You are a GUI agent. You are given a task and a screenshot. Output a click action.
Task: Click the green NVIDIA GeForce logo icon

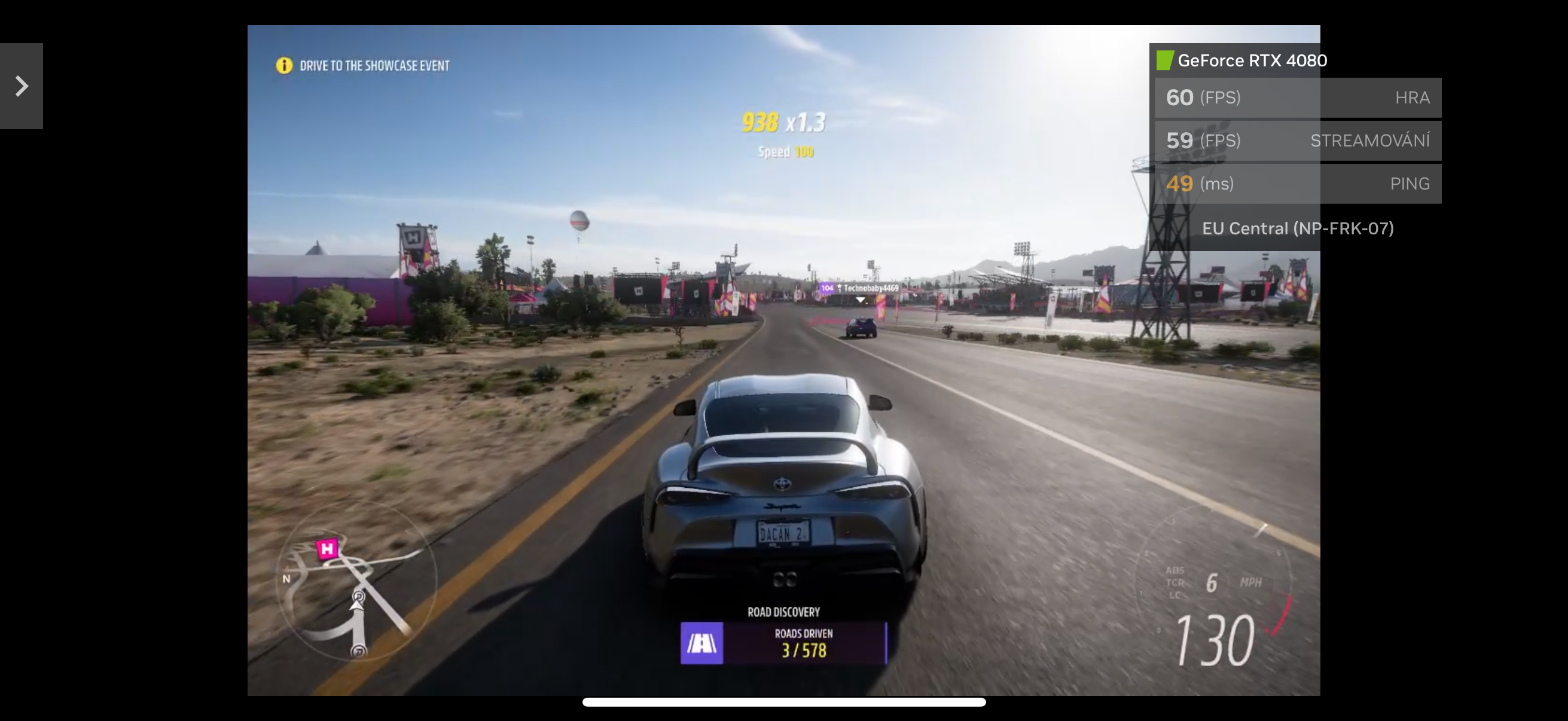pos(1165,60)
